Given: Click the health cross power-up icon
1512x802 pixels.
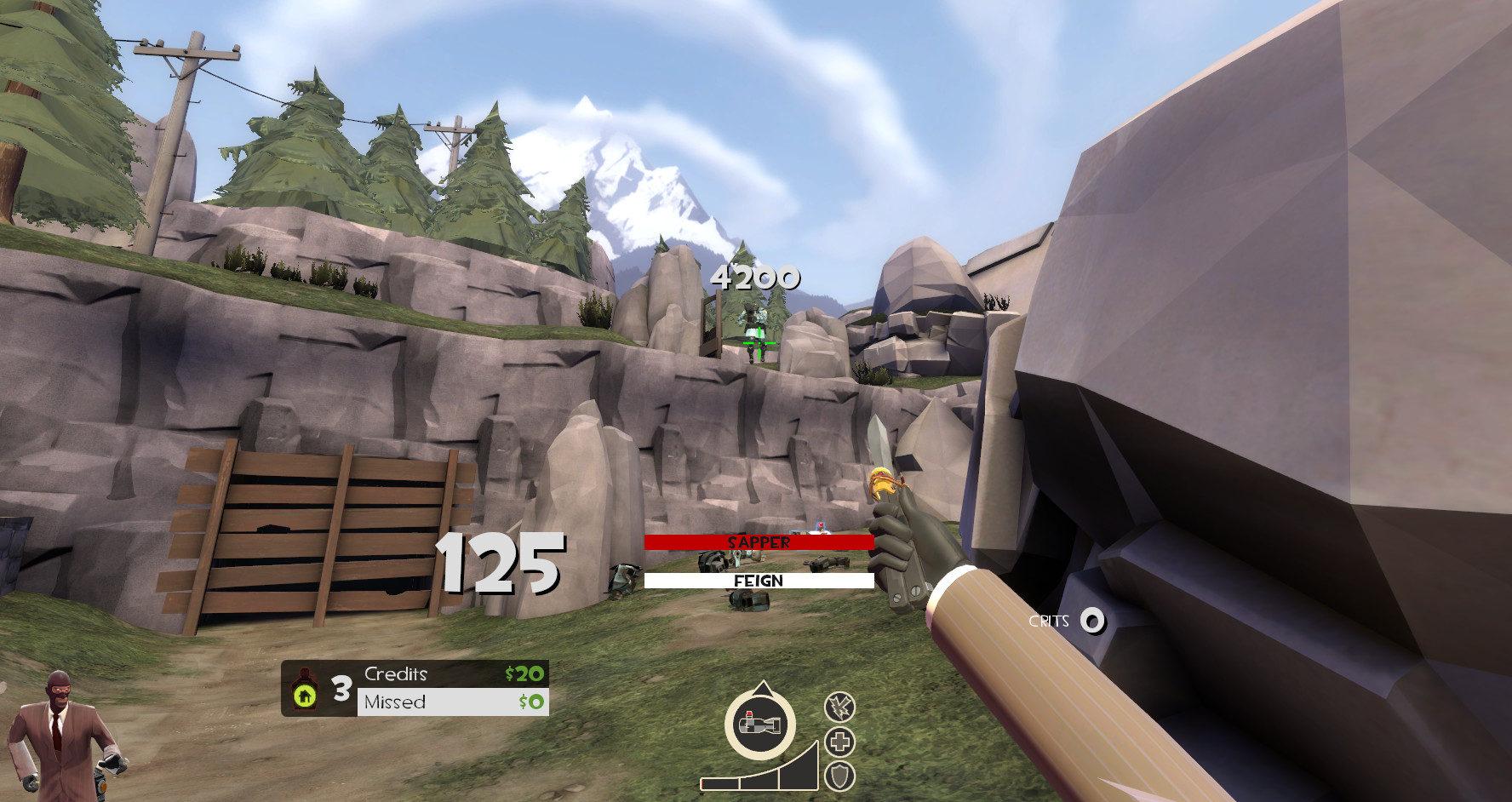Looking at the screenshot, I should coord(841,743).
